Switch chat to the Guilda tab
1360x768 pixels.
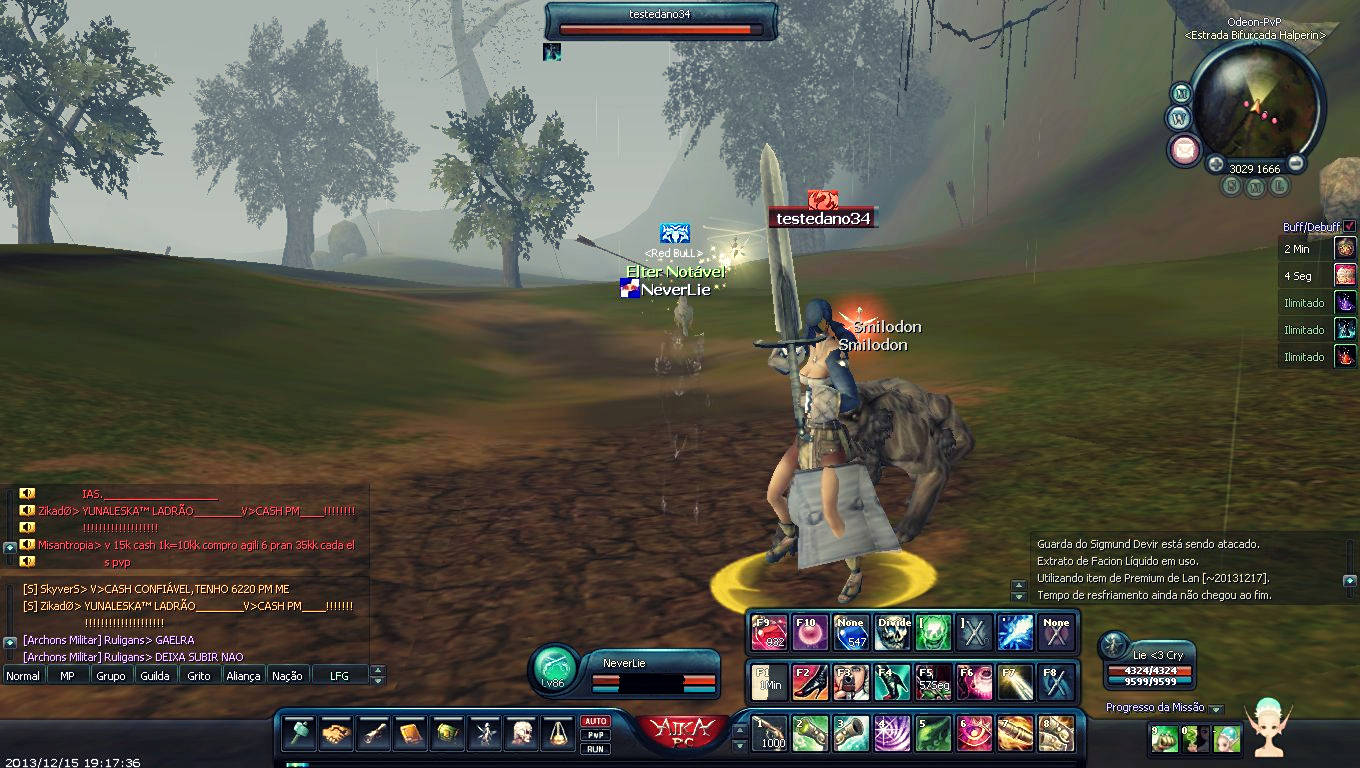(154, 676)
